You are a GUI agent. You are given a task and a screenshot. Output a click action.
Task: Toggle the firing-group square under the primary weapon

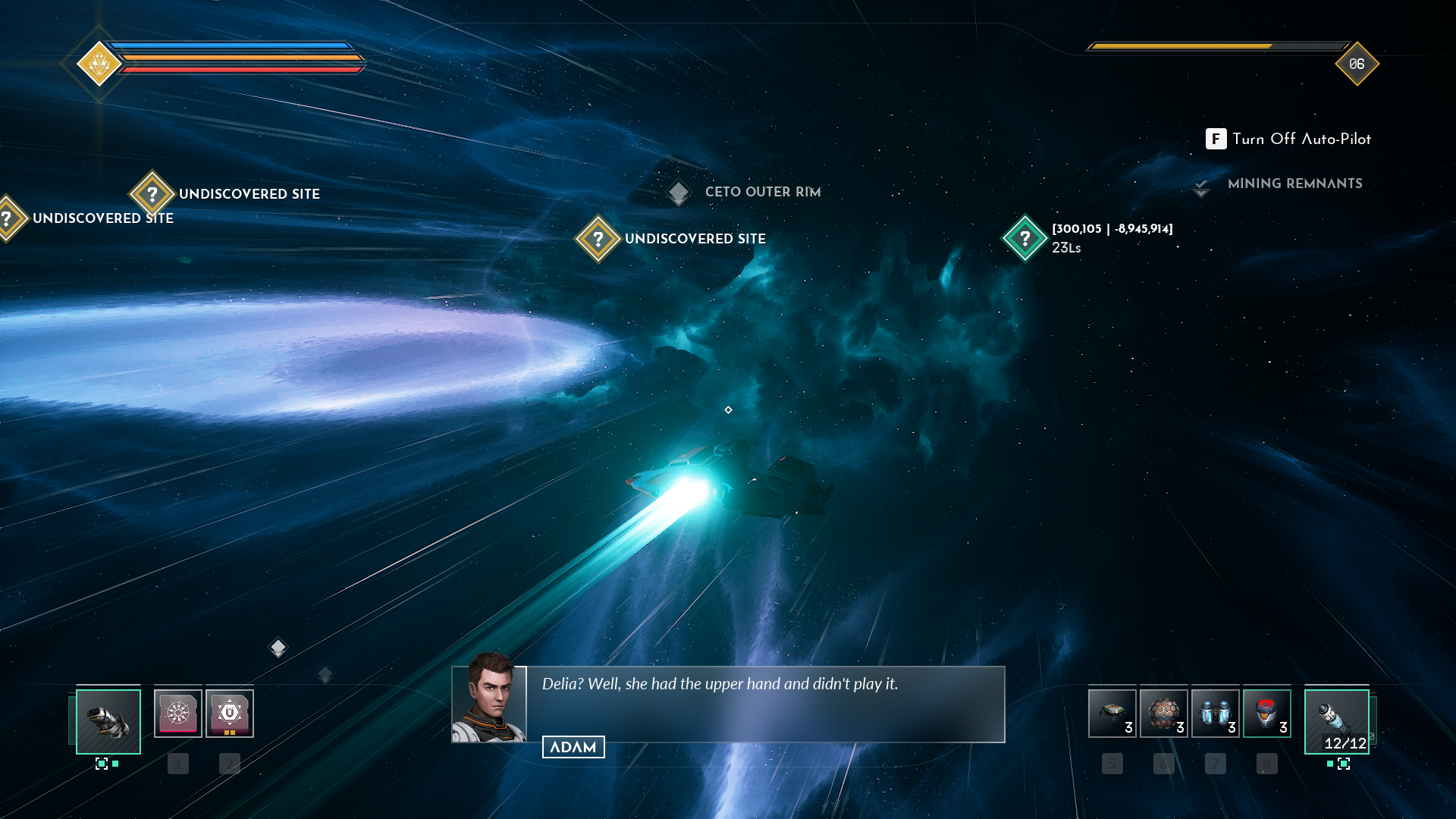[103, 765]
